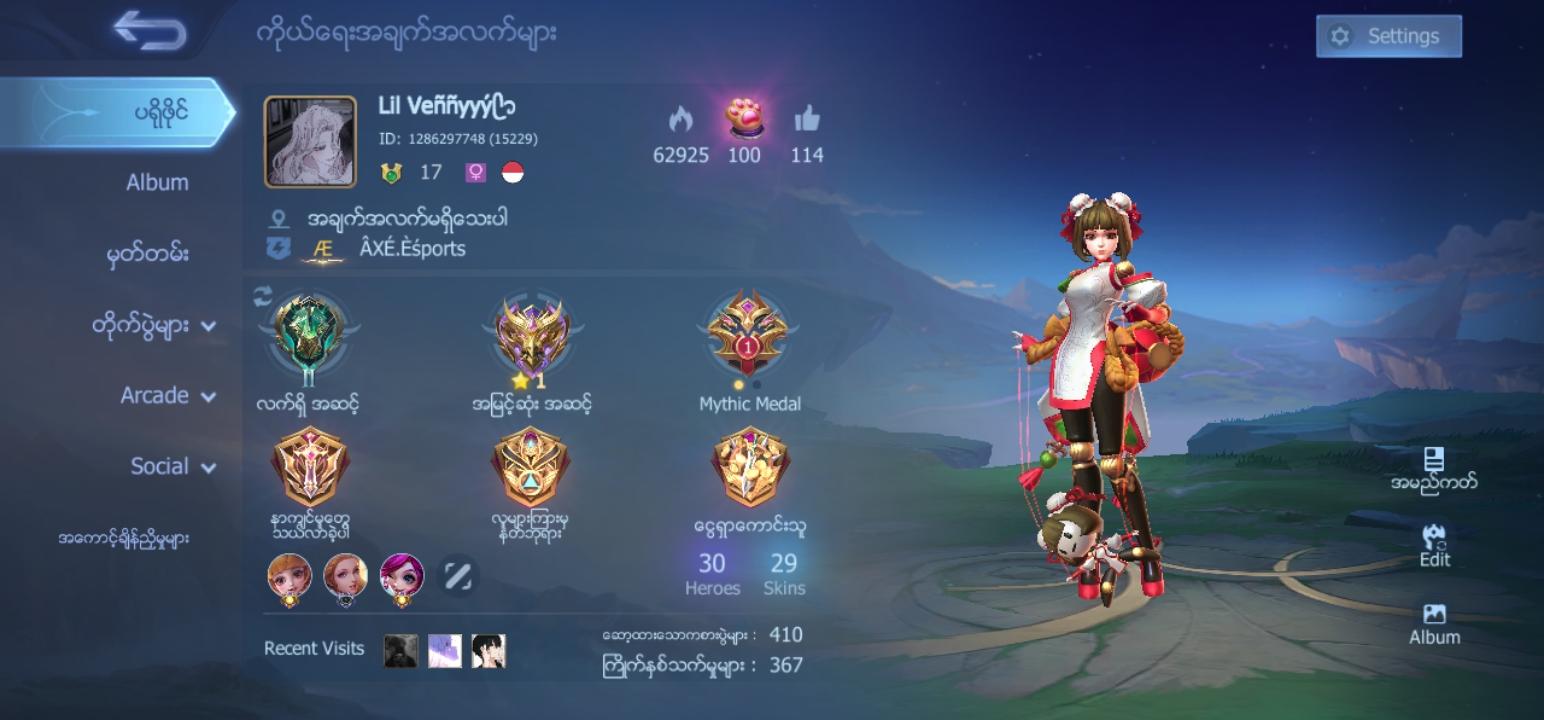1544x720 pixels.
Task: Expand the Social section in the sidebar
Action: [x=160, y=466]
